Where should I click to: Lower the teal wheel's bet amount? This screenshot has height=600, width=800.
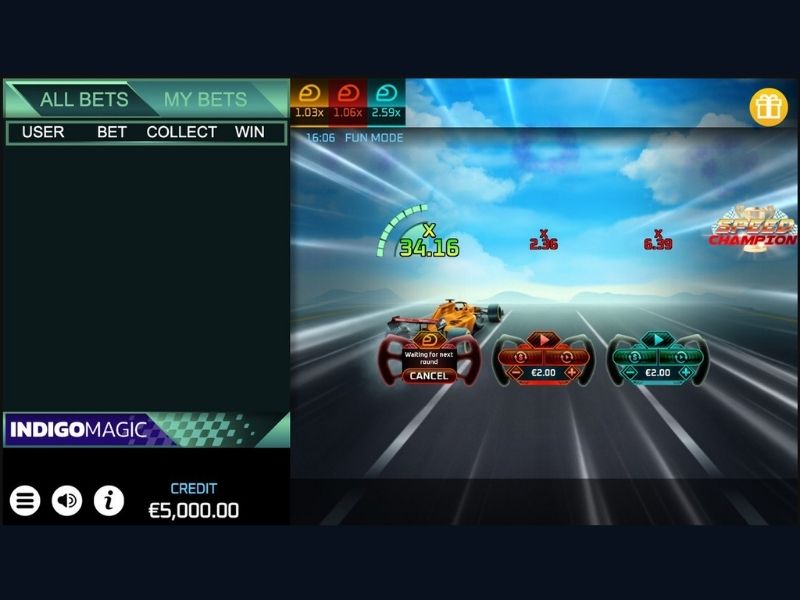pyautogui.click(x=630, y=373)
